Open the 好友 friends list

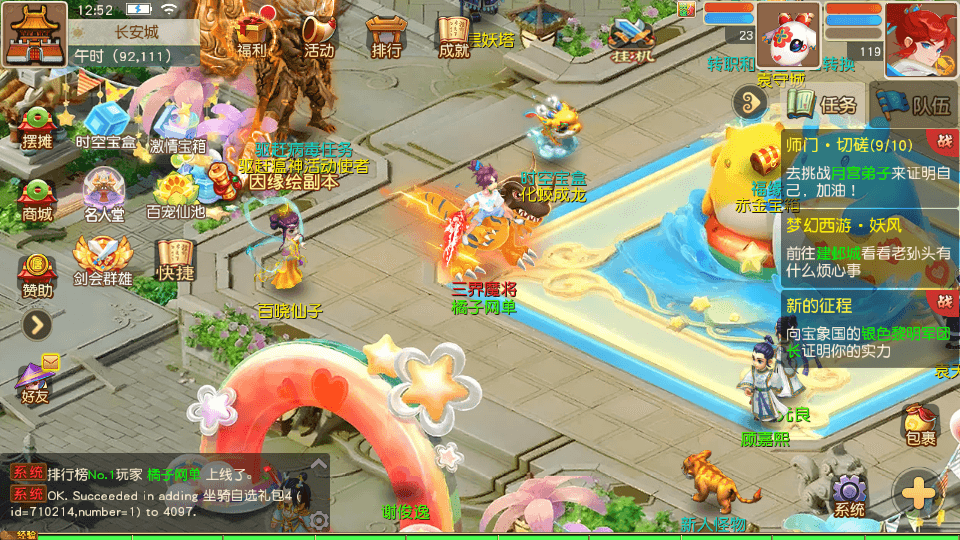[35, 379]
